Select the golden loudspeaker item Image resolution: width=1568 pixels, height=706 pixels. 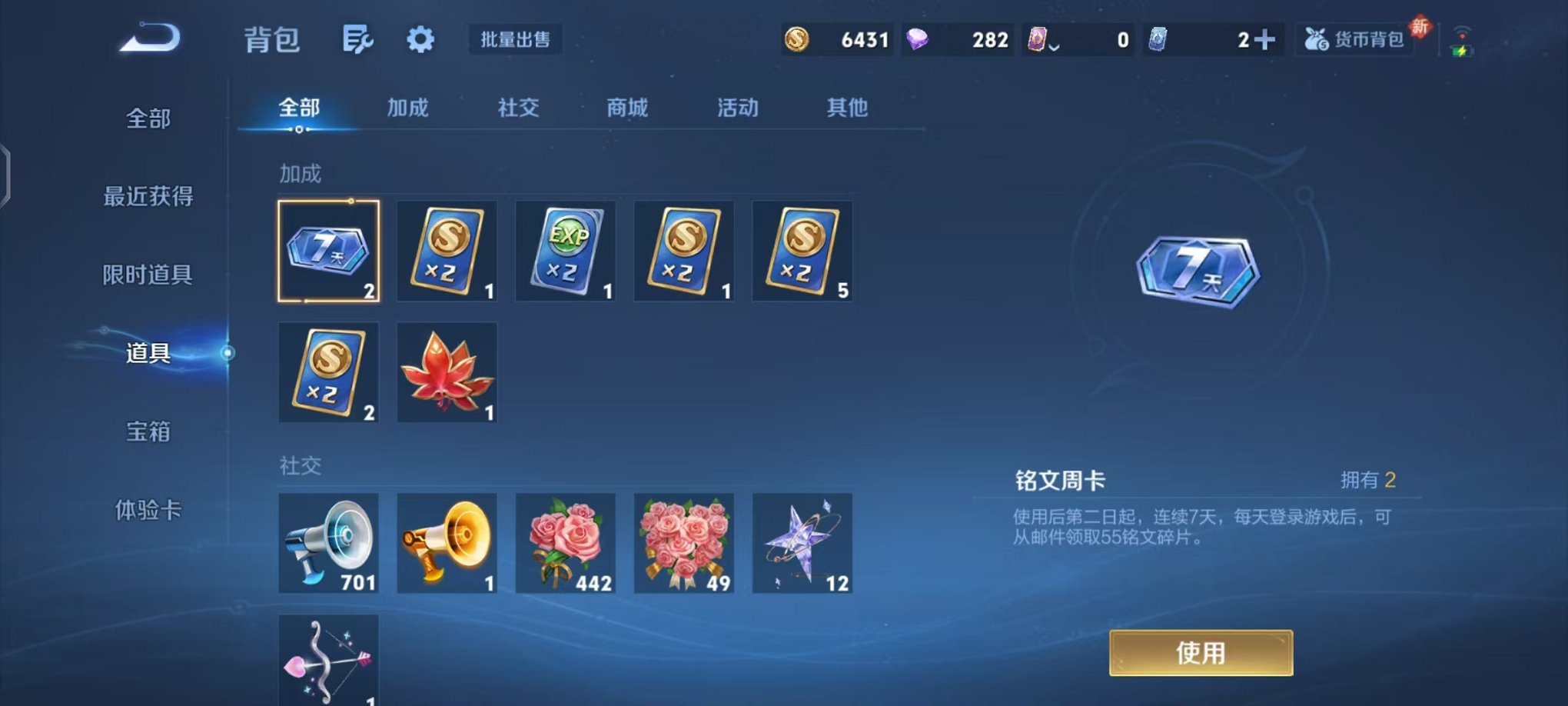447,544
